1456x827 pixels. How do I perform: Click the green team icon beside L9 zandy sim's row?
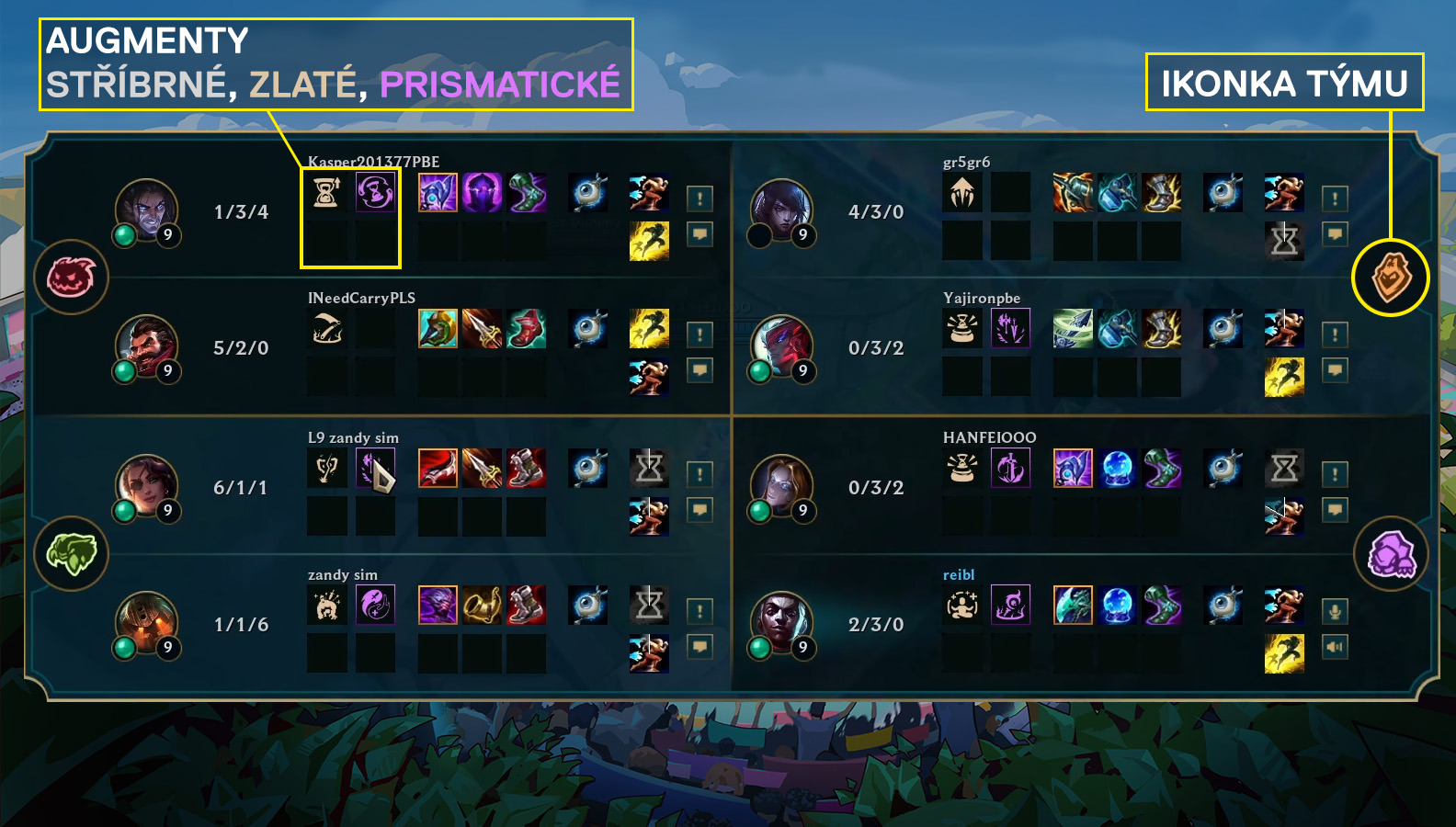72,552
